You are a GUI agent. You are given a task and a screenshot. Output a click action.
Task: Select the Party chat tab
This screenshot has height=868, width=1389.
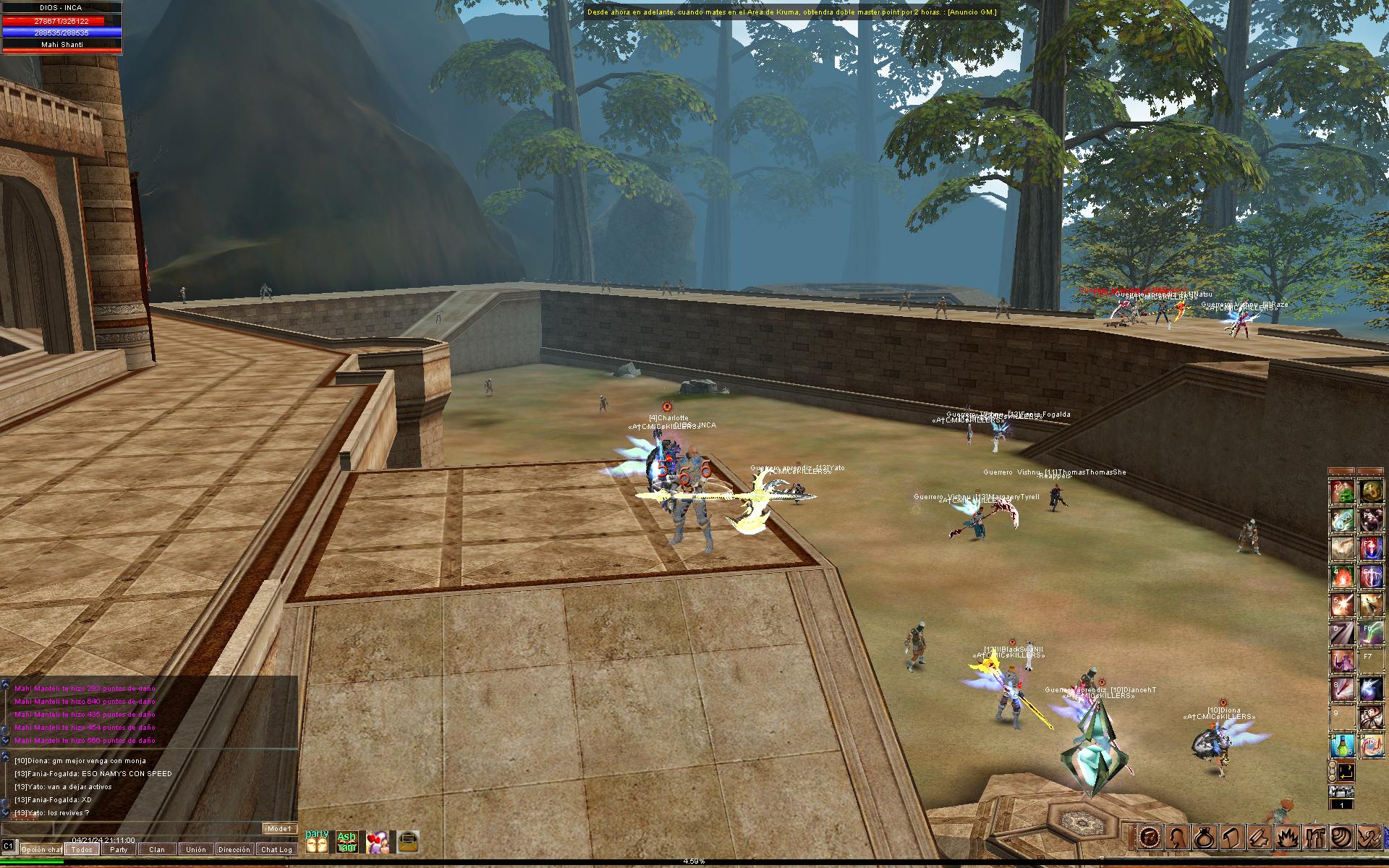tap(119, 849)
